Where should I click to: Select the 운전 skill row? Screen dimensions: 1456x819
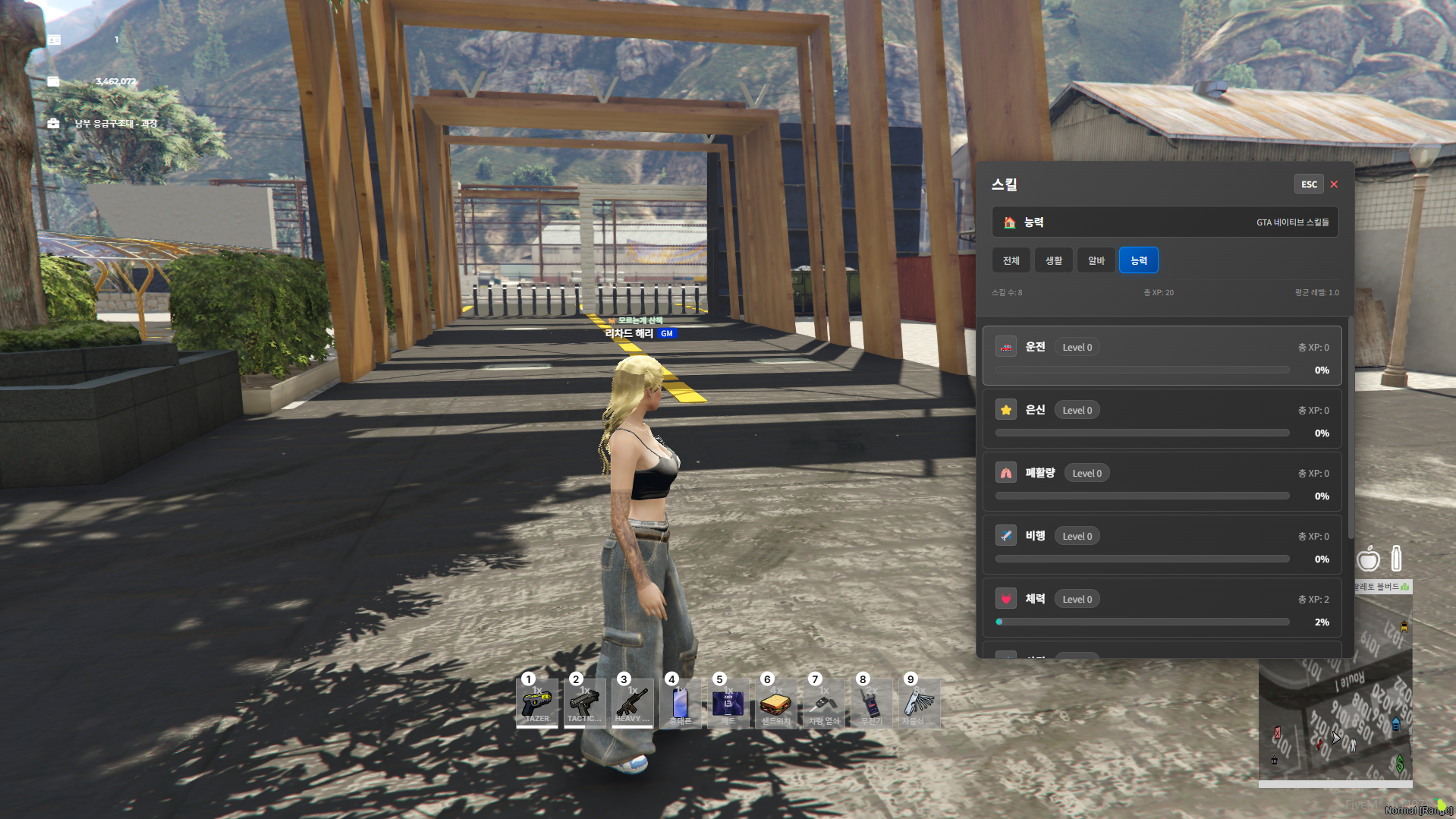(x=1161, y=357)
